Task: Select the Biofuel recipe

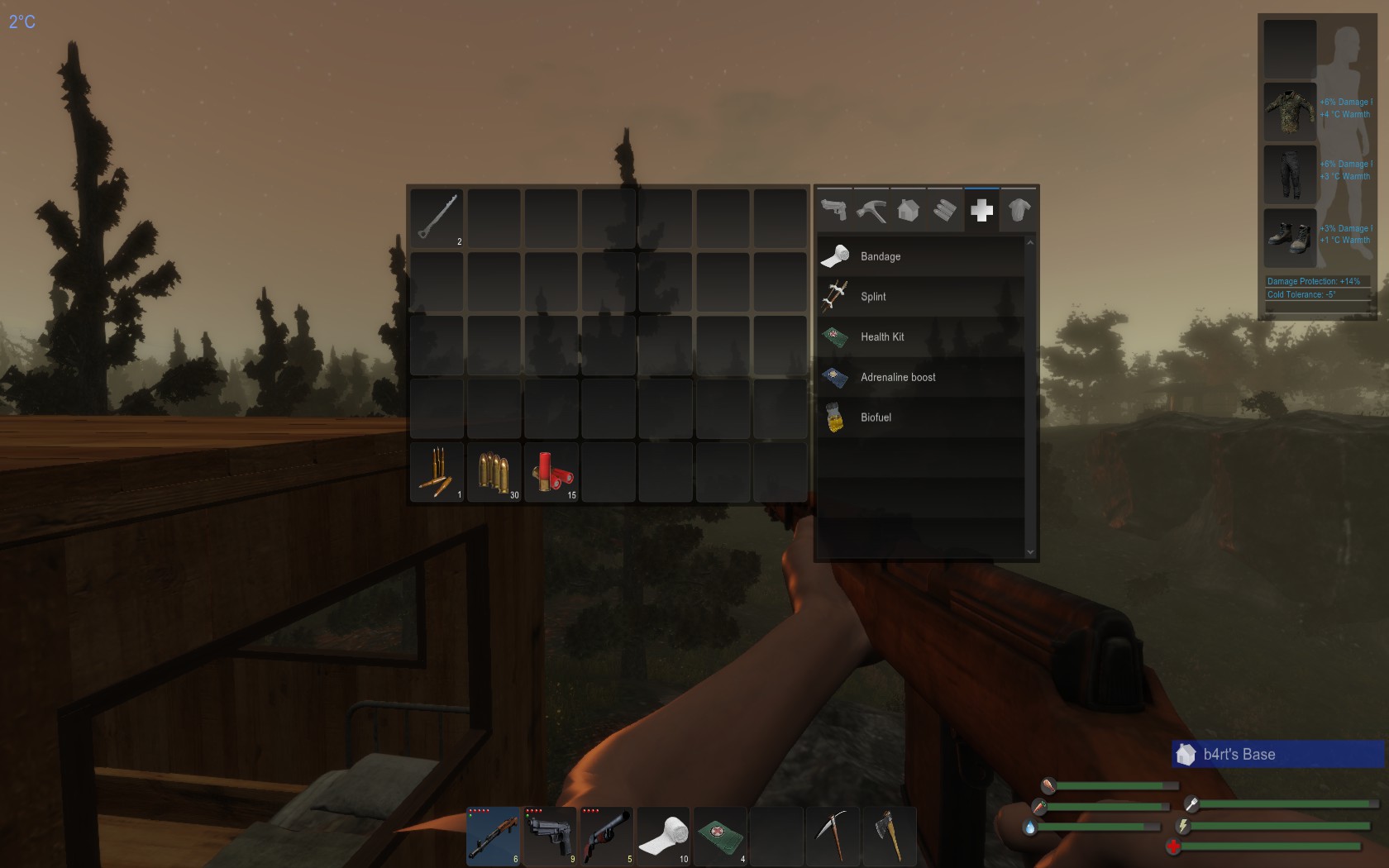Action: (x=918, y=417)
